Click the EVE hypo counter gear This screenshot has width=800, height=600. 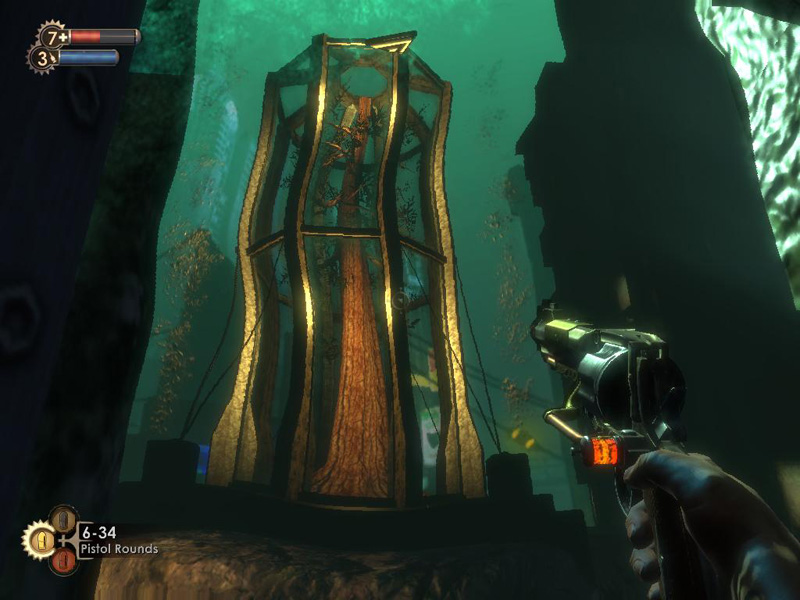click(41, 58)
